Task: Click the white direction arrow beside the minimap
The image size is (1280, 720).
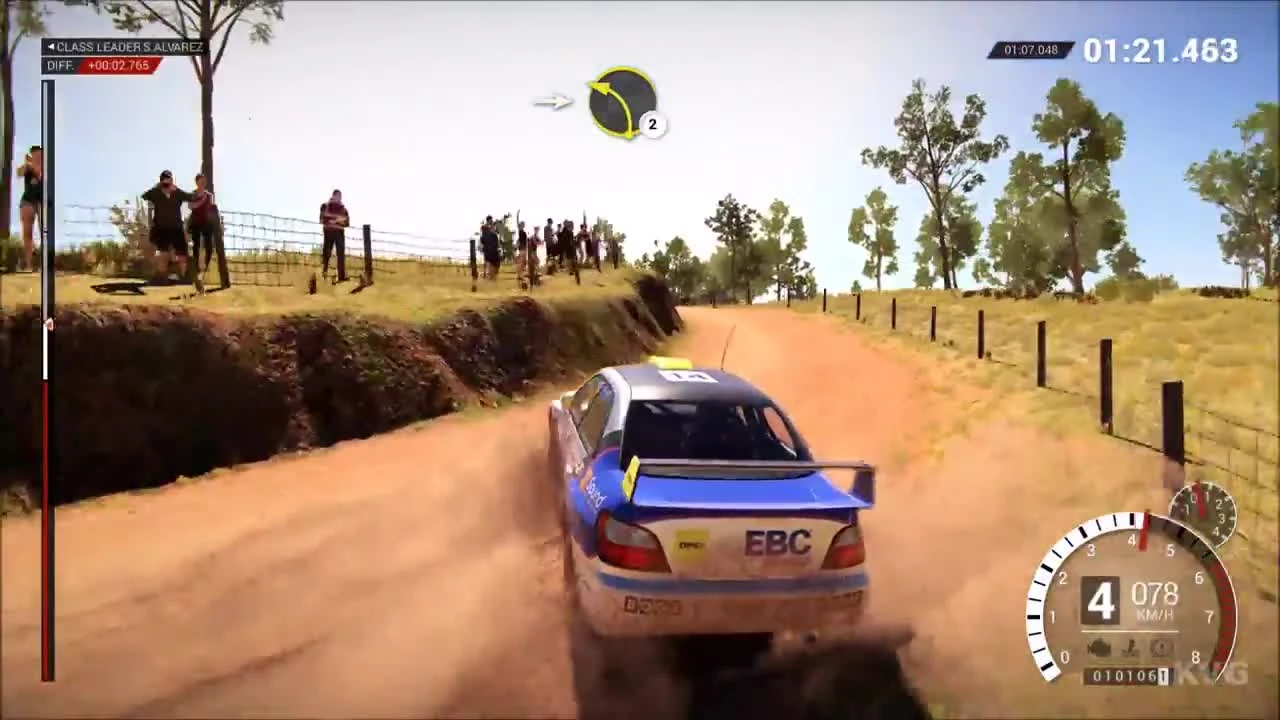Action: [x=551, y=101]
